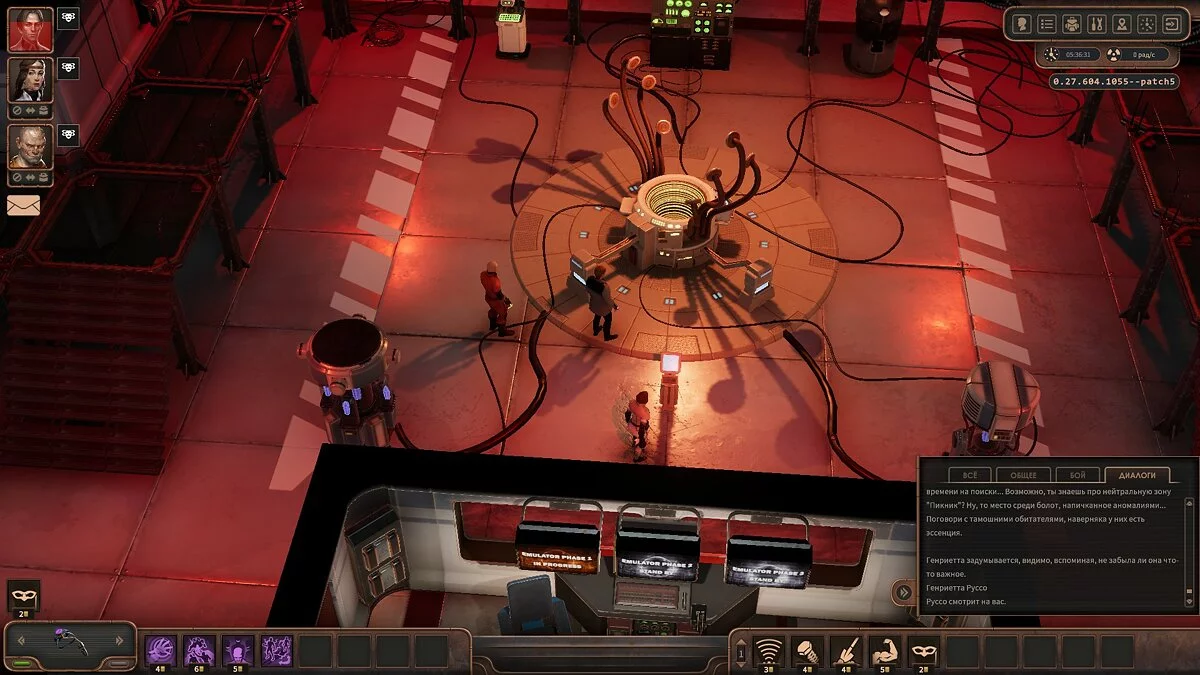
Task: Toggle the mask stealth icon above weapon panel
Action: (x=23, y=596)
